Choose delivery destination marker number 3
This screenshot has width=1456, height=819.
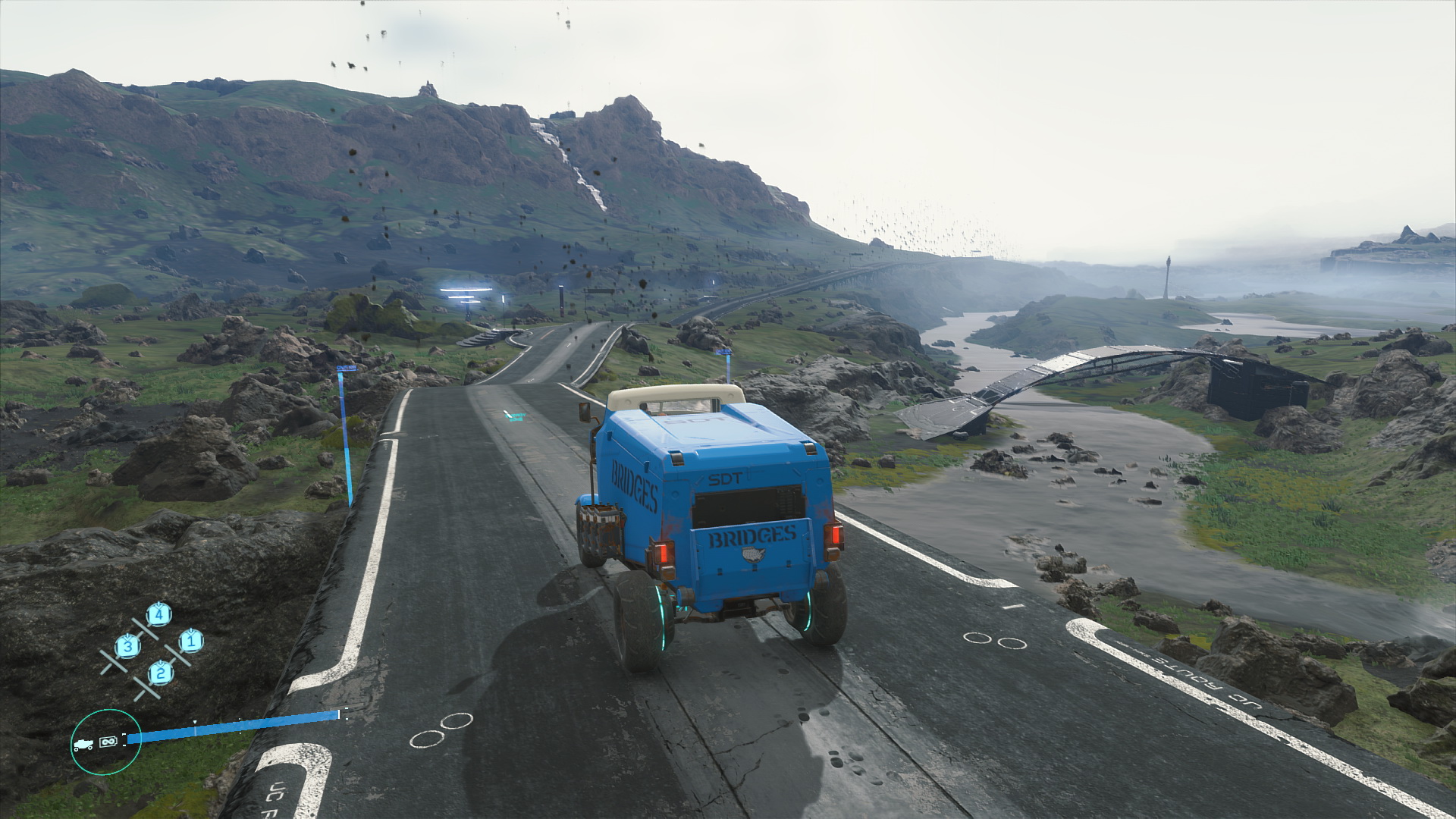click(x=127, y=646)
